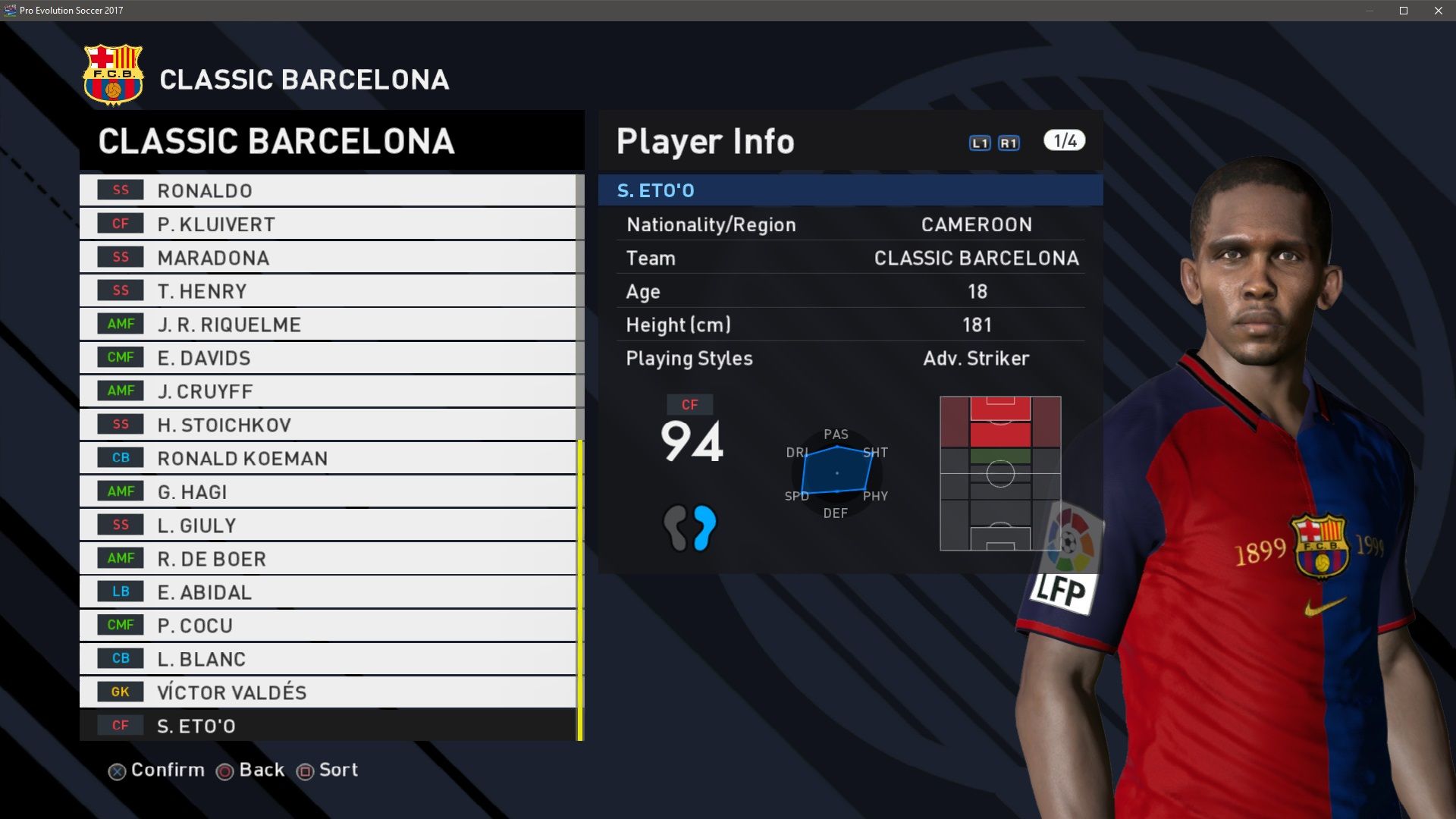Select P. Cocu's row
The width and height of the screenshot is (1456, 819).
[326, 626]
